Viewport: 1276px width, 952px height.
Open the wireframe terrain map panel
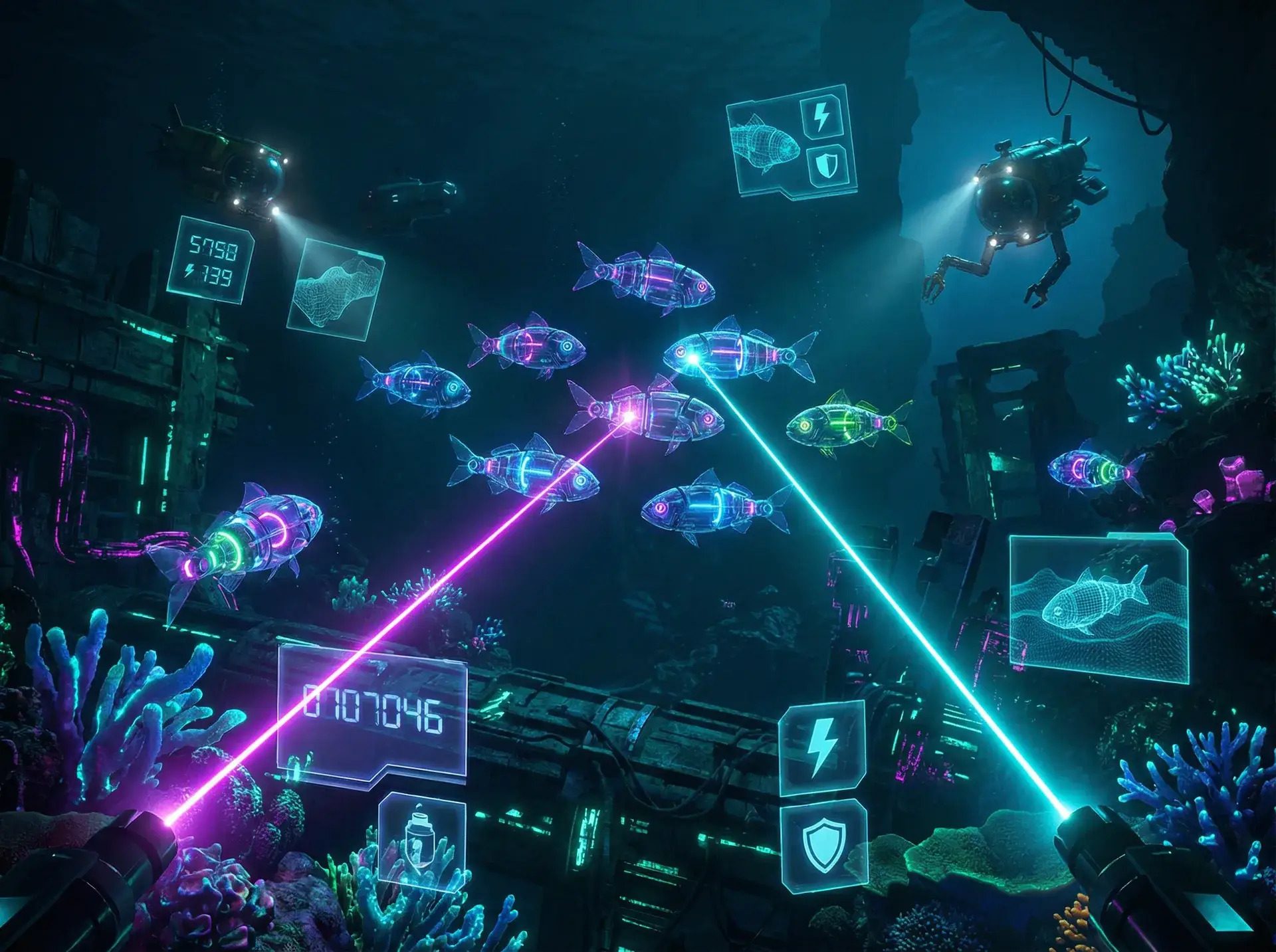336,290
